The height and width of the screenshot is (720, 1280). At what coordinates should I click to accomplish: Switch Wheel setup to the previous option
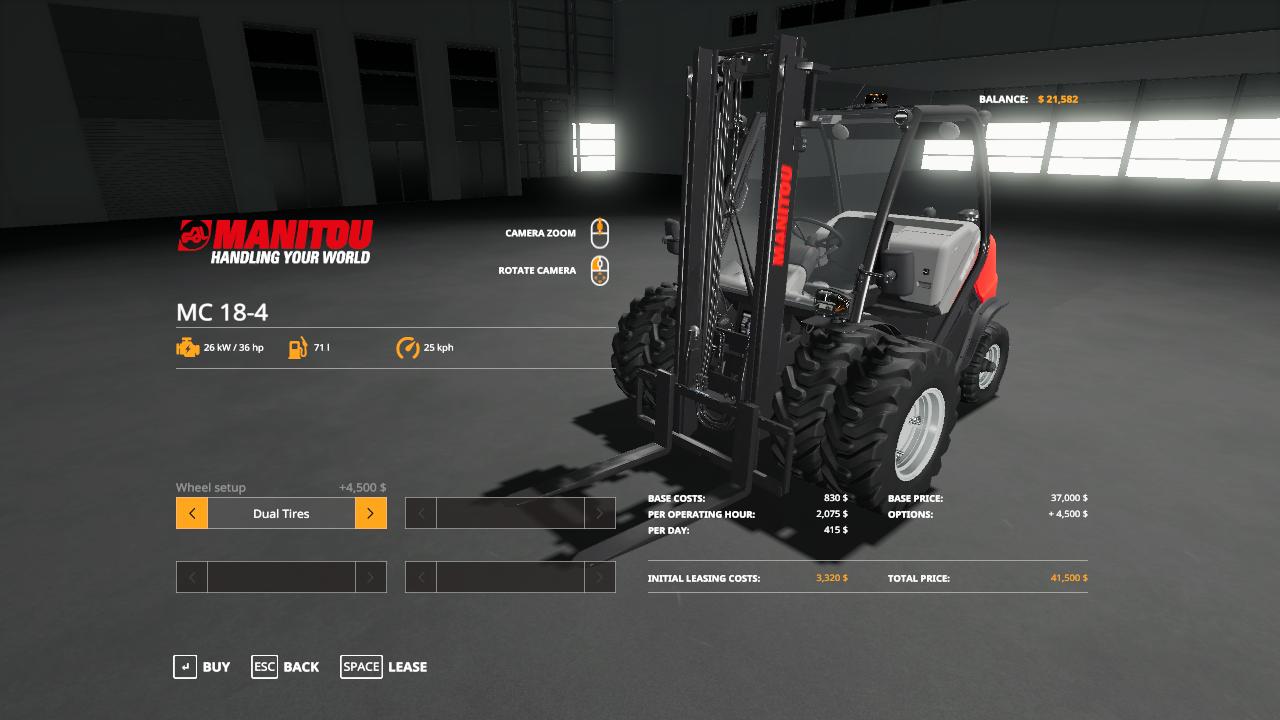coord(192,514)
